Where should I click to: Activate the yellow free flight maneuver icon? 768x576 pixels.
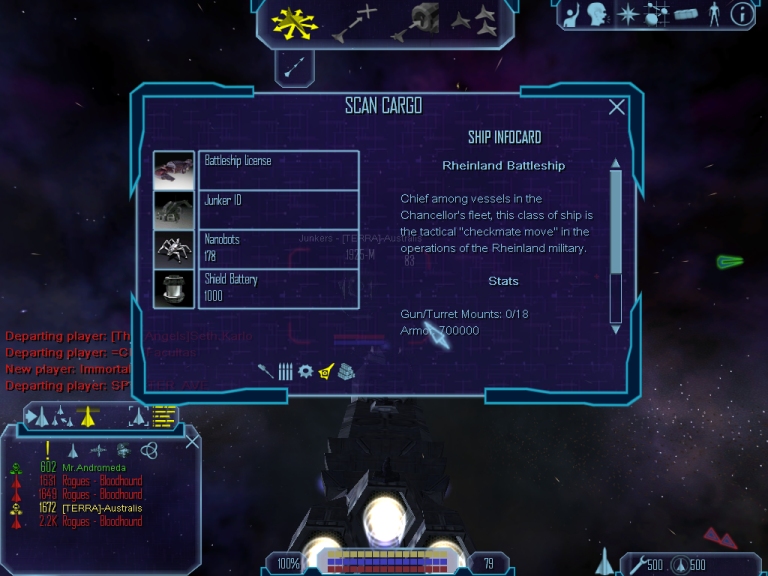pyautogui.click(x=294, y=22)
